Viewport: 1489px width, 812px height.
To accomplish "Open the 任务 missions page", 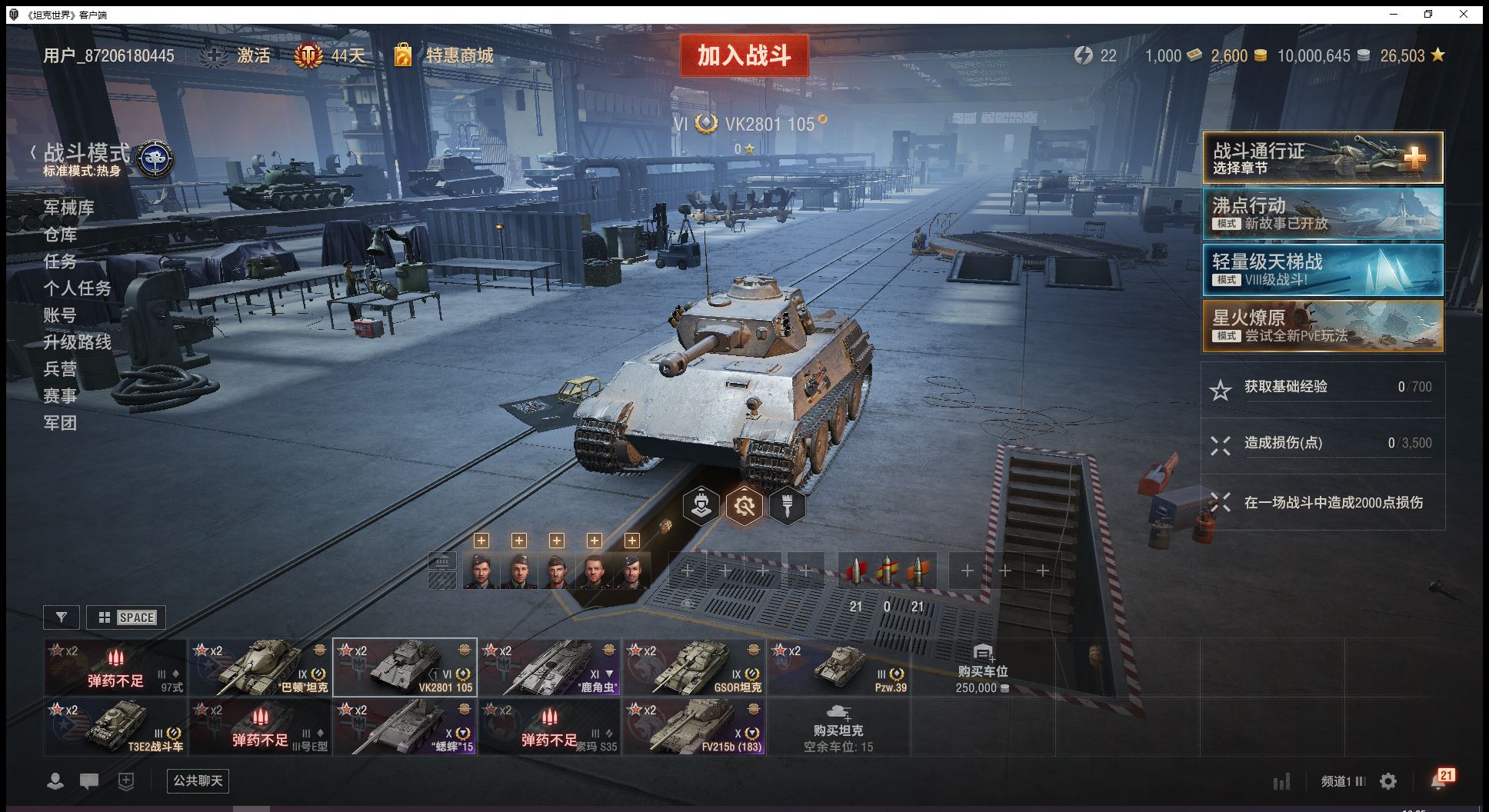I will coord(60,261).
